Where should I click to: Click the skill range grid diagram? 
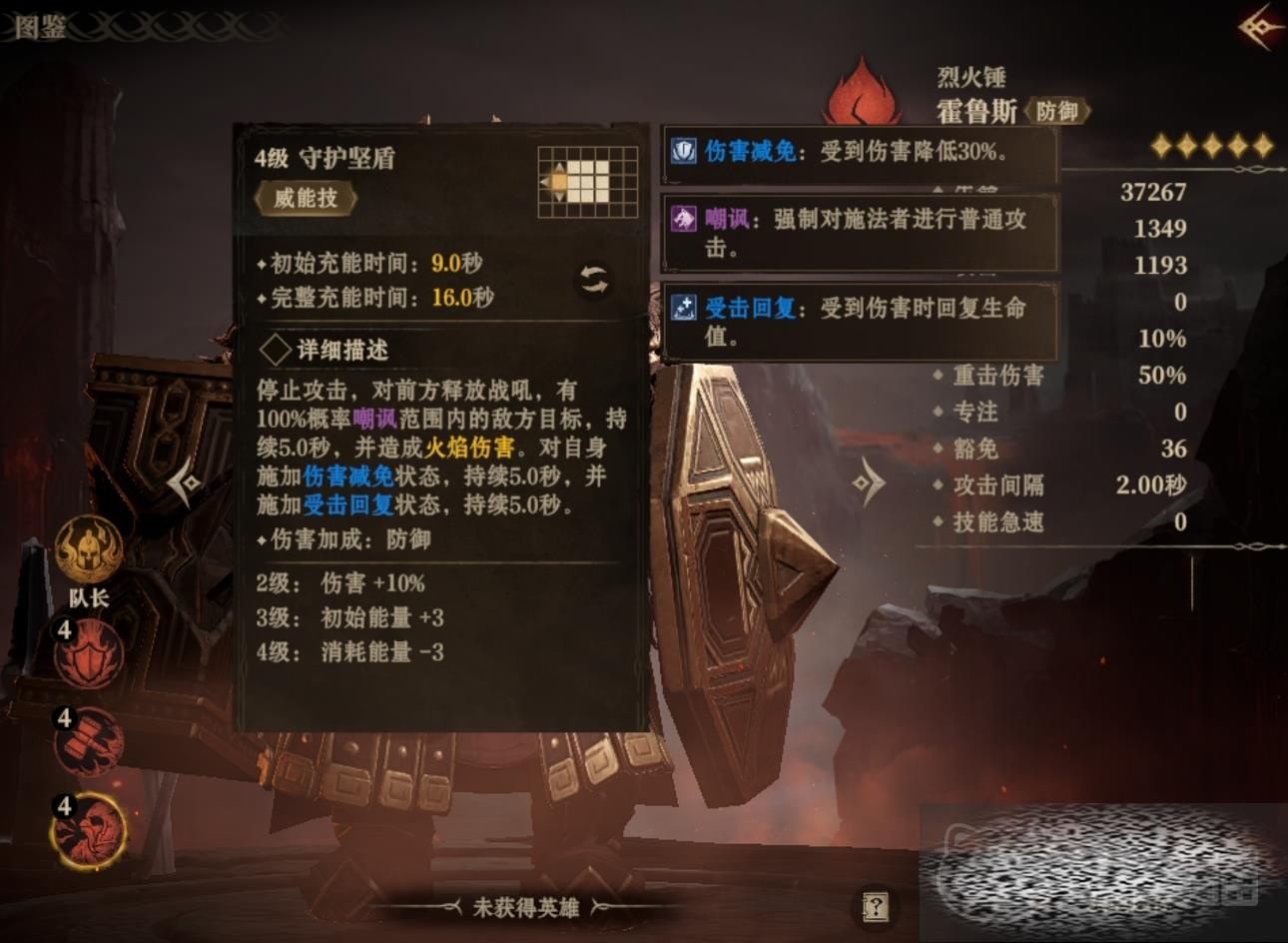click(587, 182)
